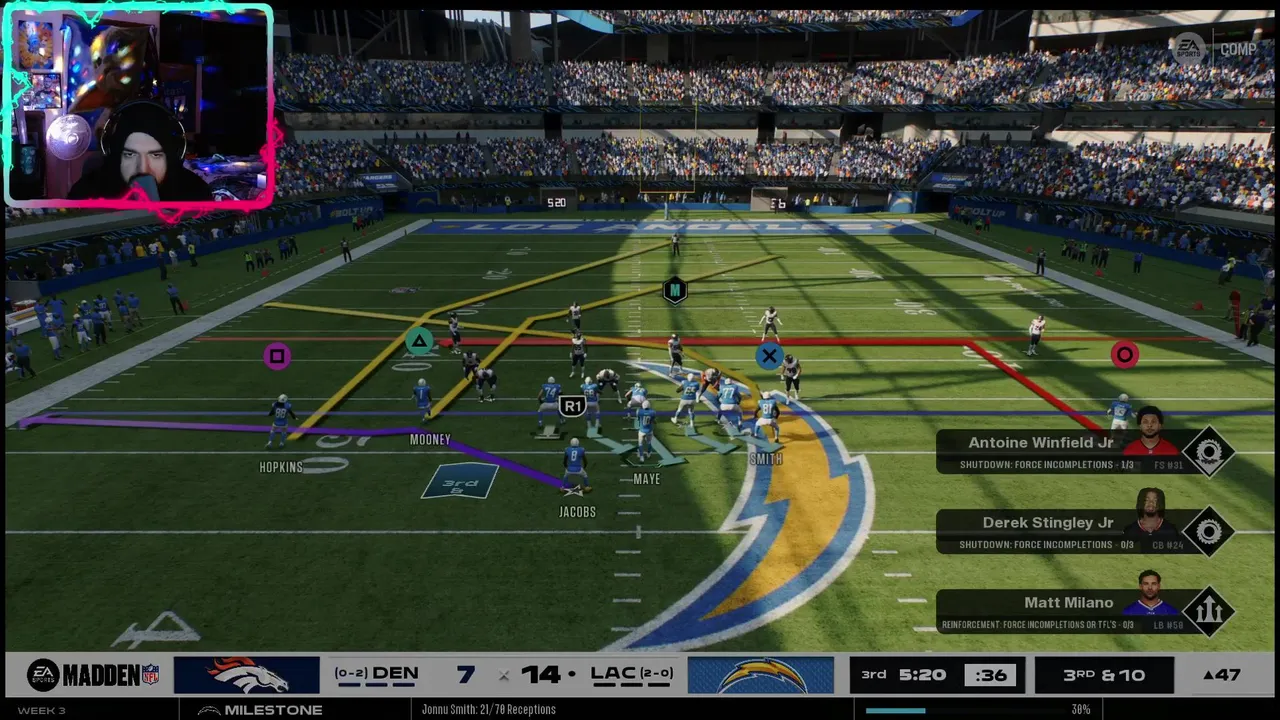Click the EA Madden NFL logo
The width and height of the screenshot is (1280, 720).
tap(93, 675)
